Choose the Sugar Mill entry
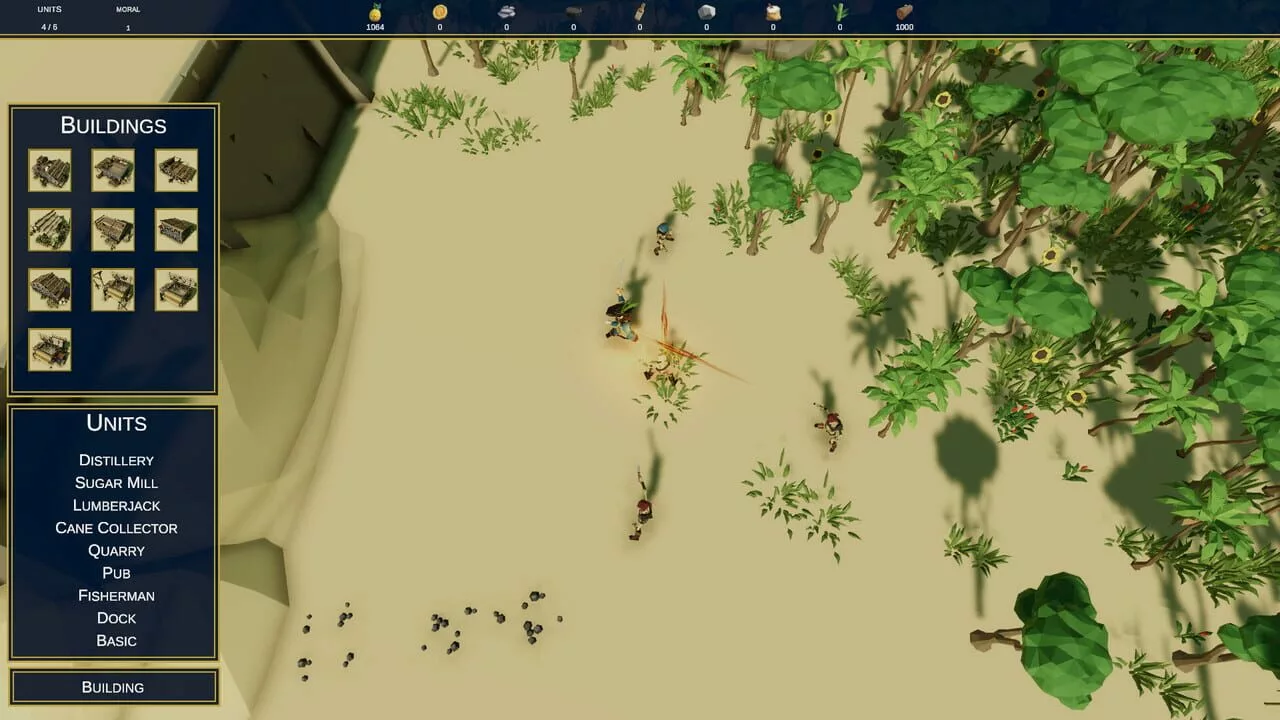The image size is (1280, 720). point(116,483)
